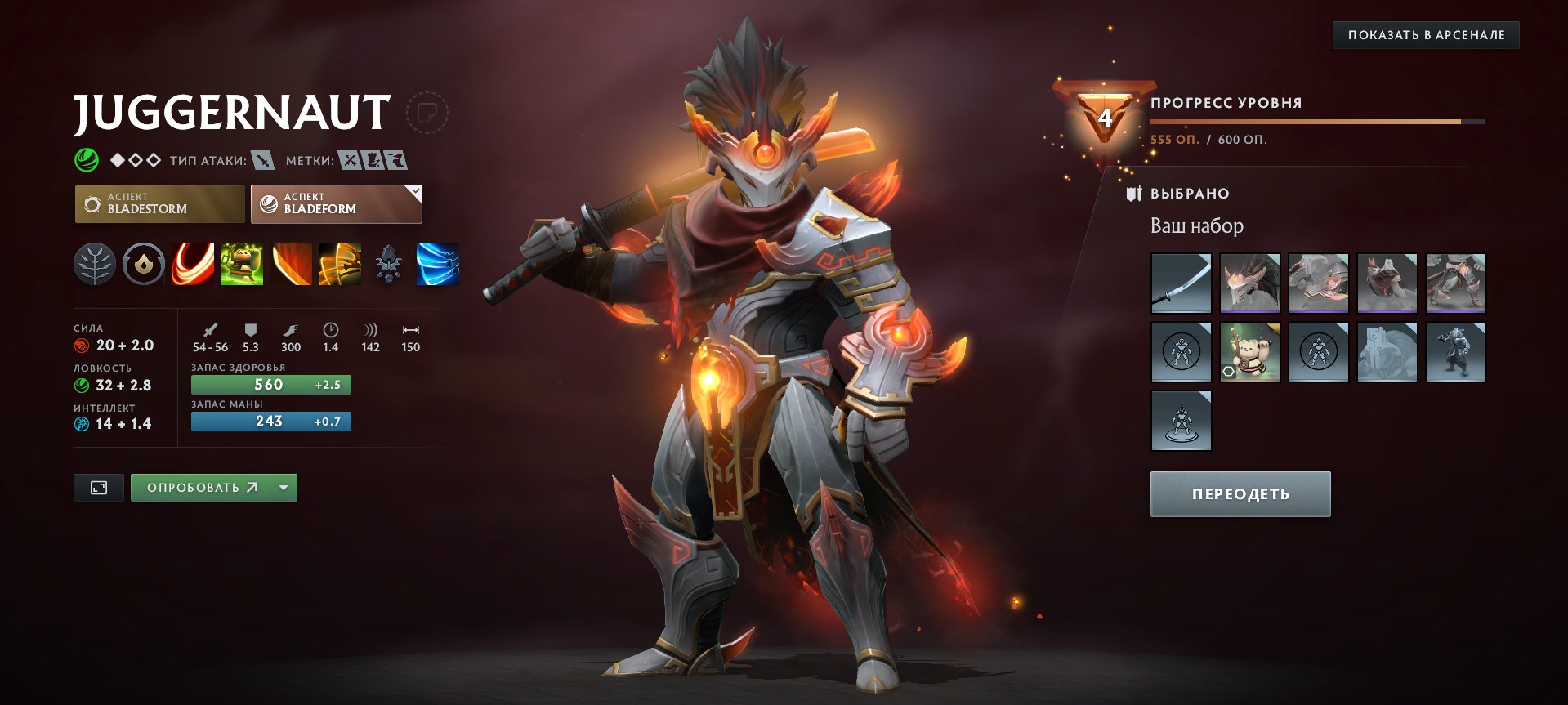Screen dimensions: 1568x705
Task: Click the innate talent tree ability icon
Action: 95,263
